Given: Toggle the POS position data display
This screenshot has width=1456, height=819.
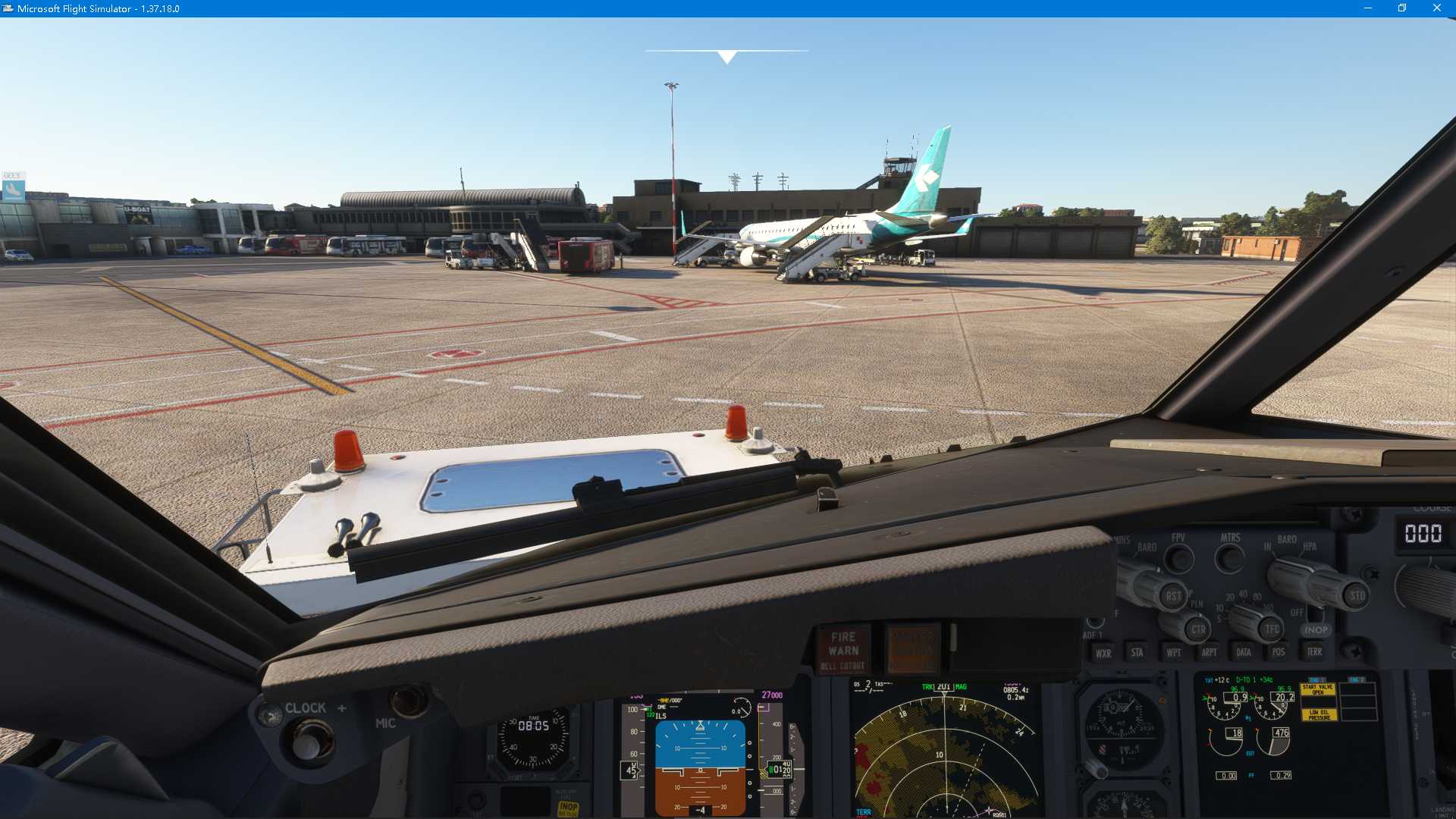Looking at the screenshot, I should coord(1279,652).
